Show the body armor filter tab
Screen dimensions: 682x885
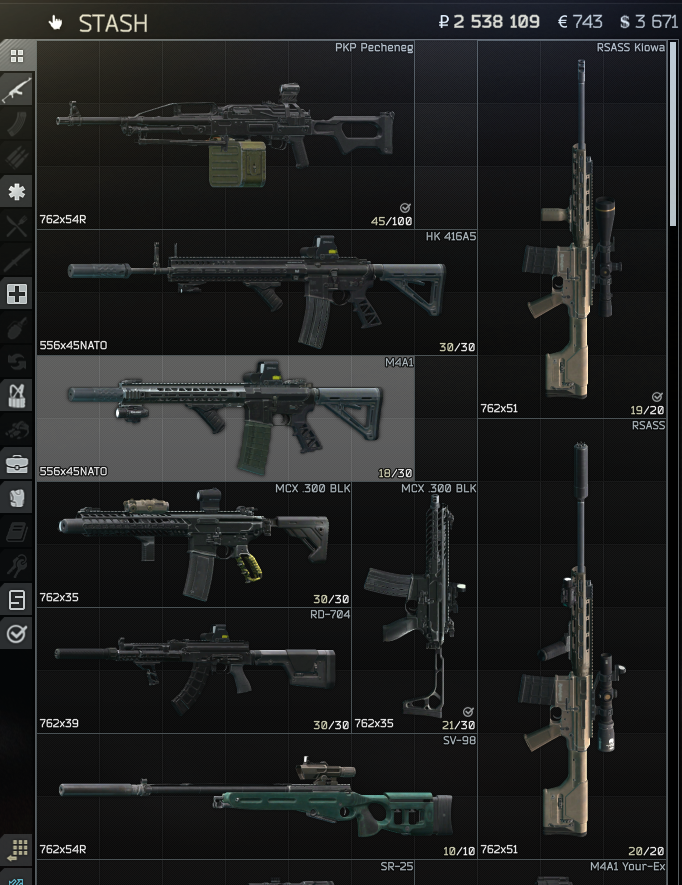[17, 498]
